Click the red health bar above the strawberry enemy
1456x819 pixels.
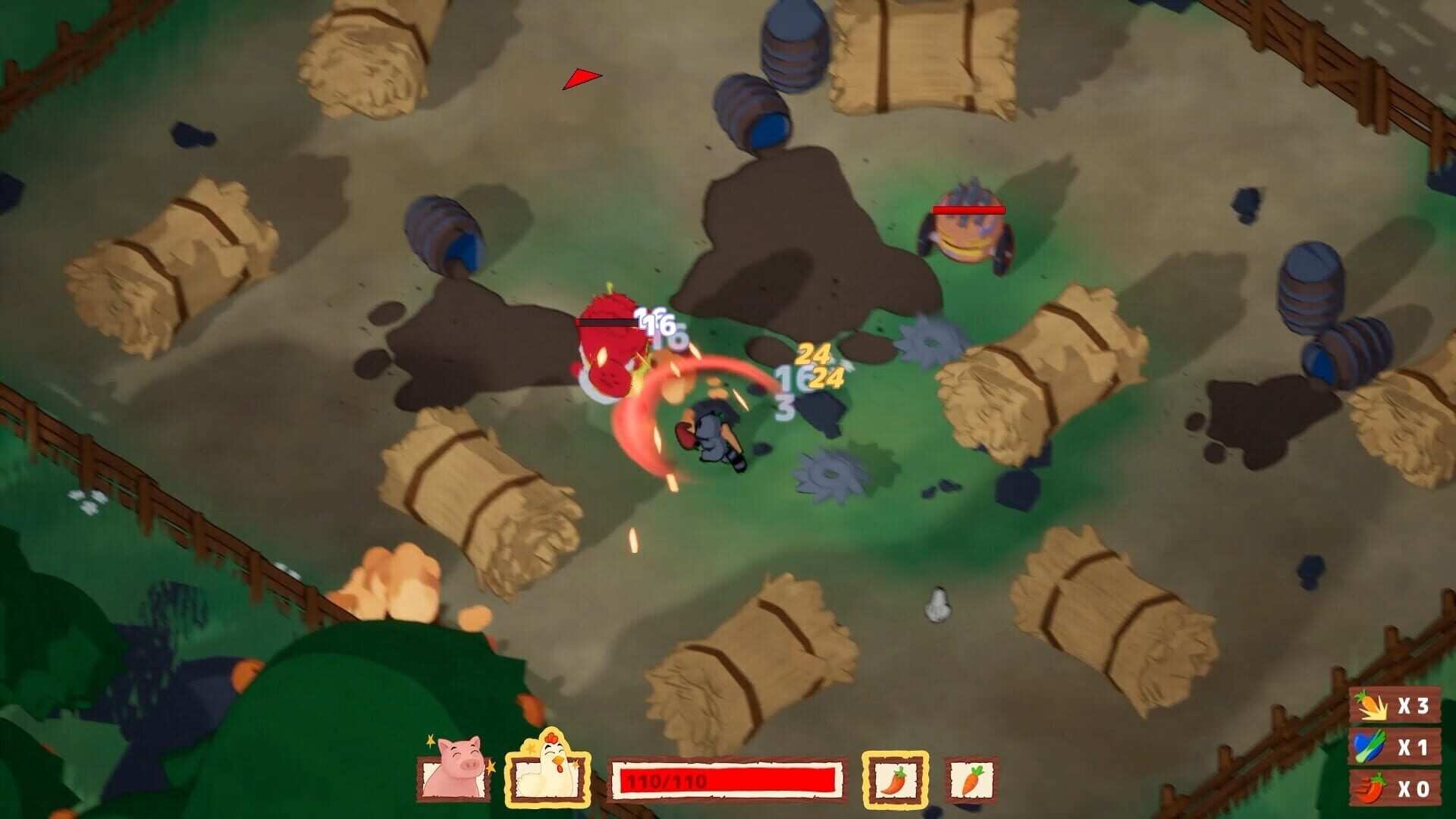pyautogui.click(x=607, y=322)
